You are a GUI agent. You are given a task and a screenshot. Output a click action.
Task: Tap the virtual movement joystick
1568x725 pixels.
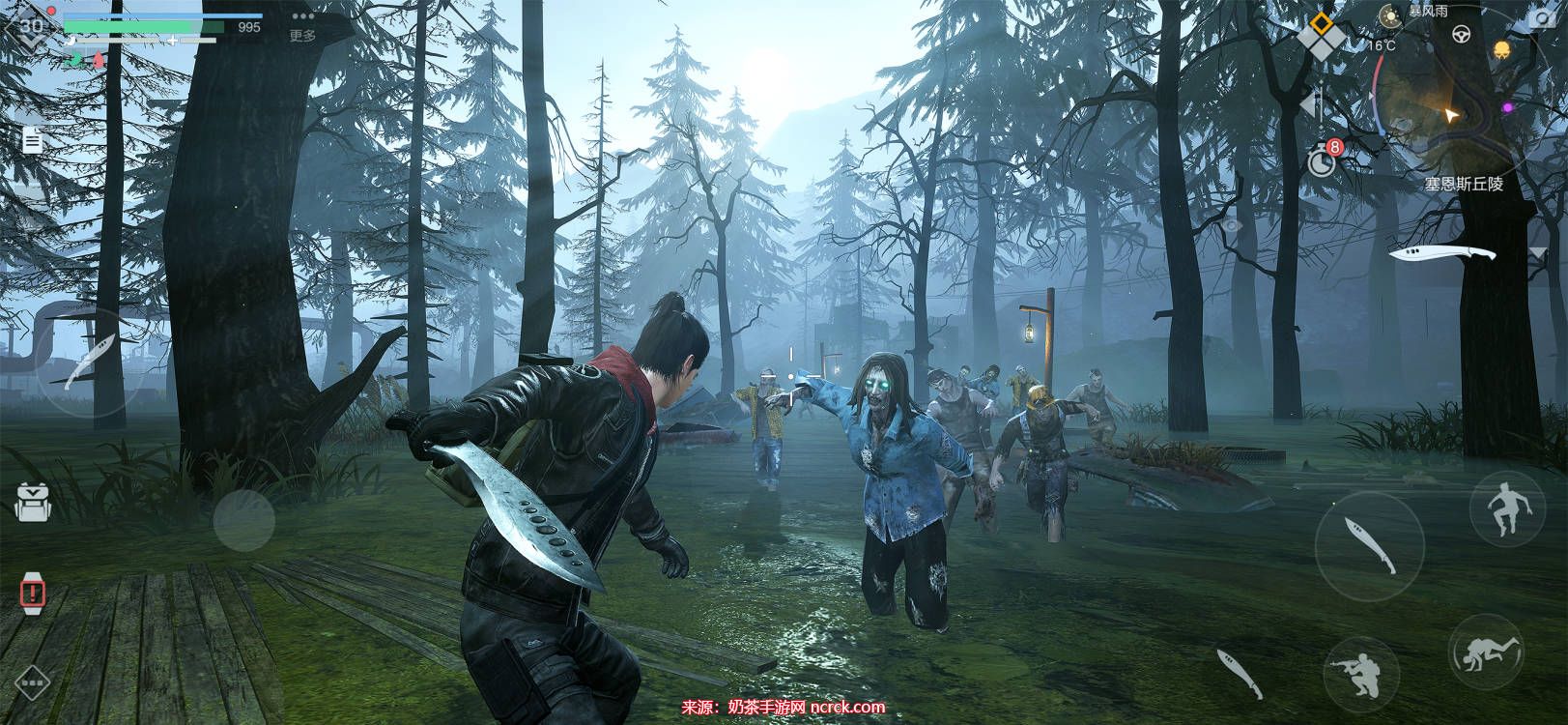243,519
